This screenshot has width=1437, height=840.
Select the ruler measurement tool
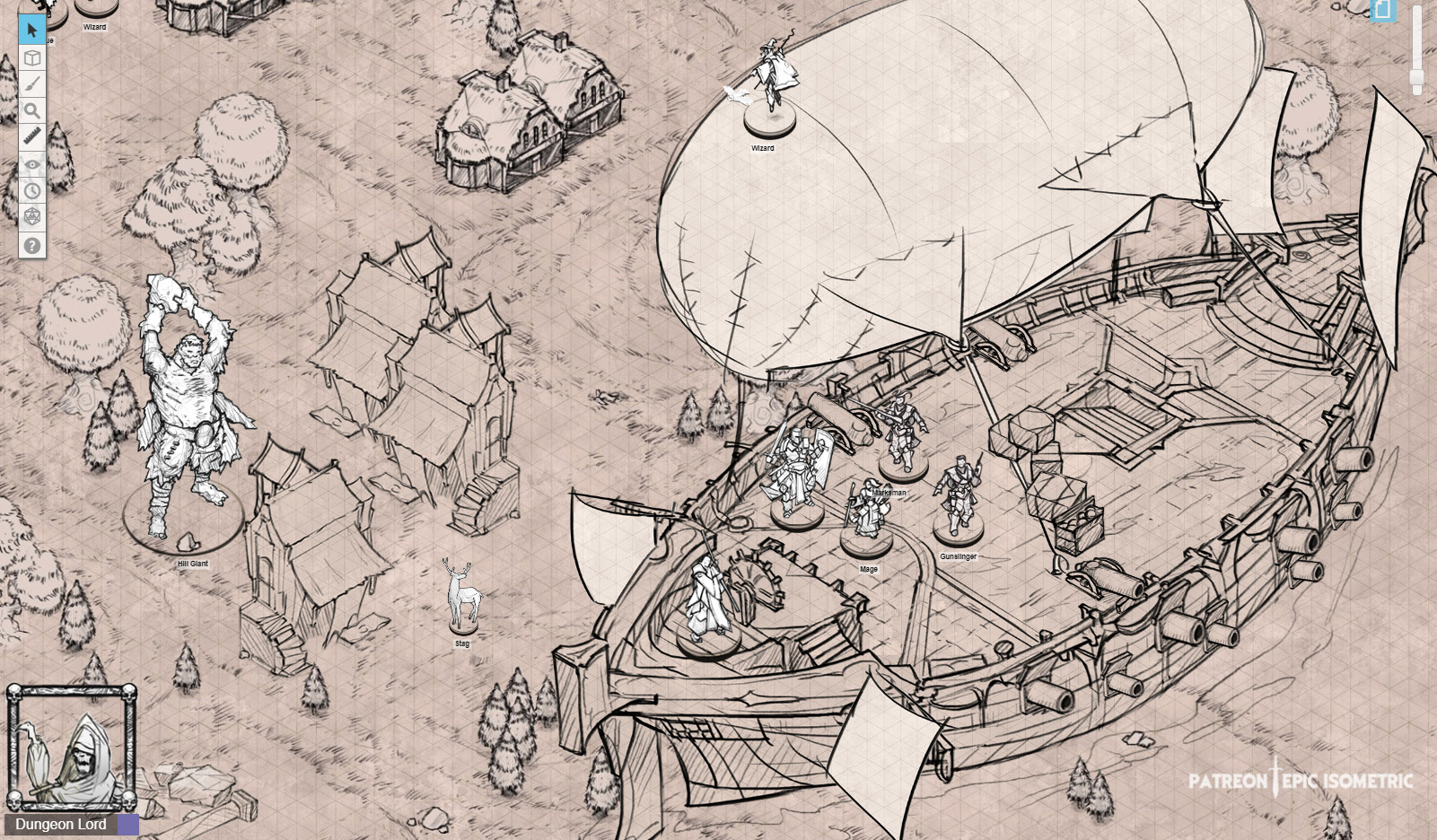[x=31, y=137]
